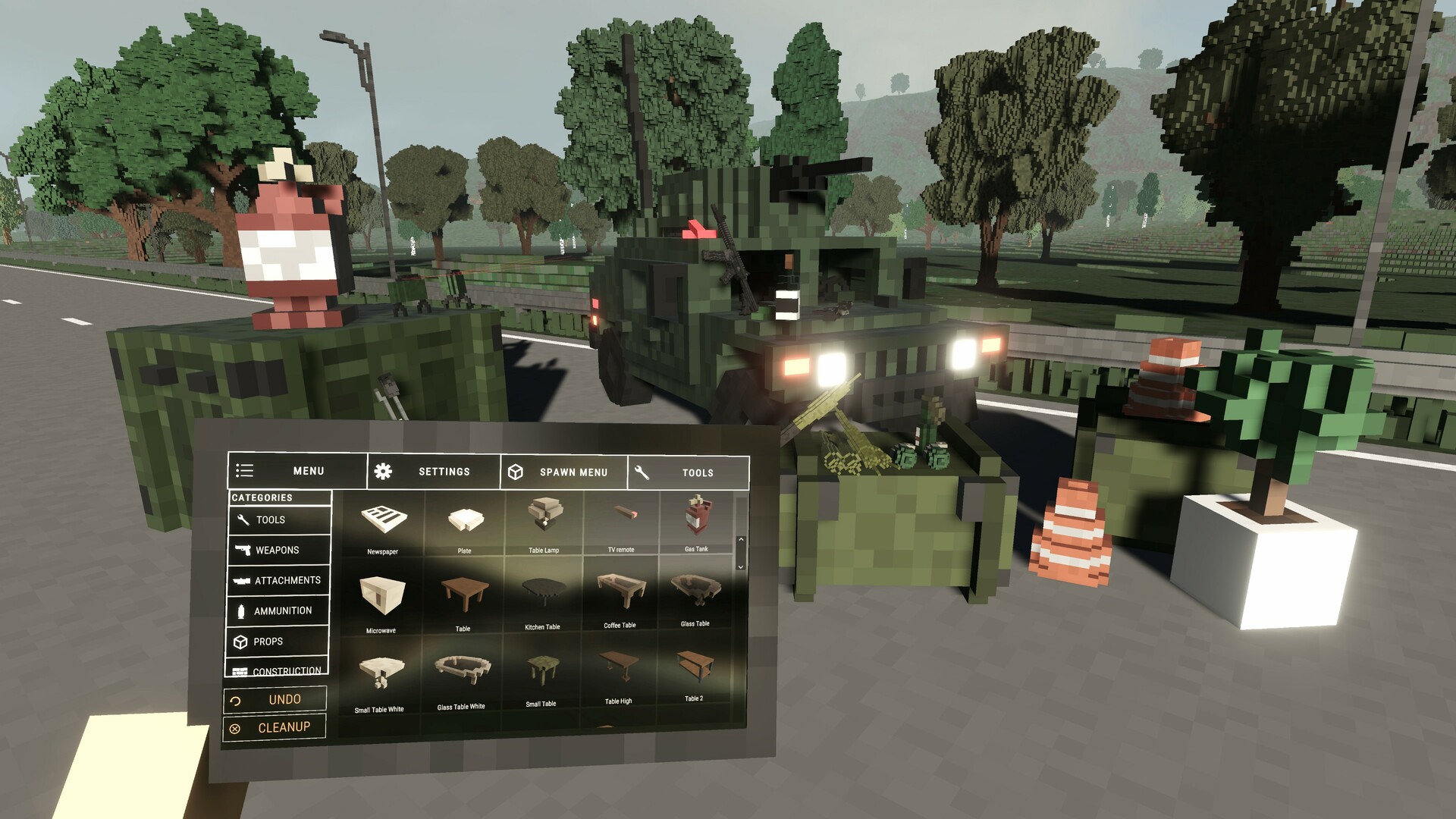Click the pistol icon beside Weapons
Image resolution: width=1456 pixels, height=819 pixels.
point(243,550)
